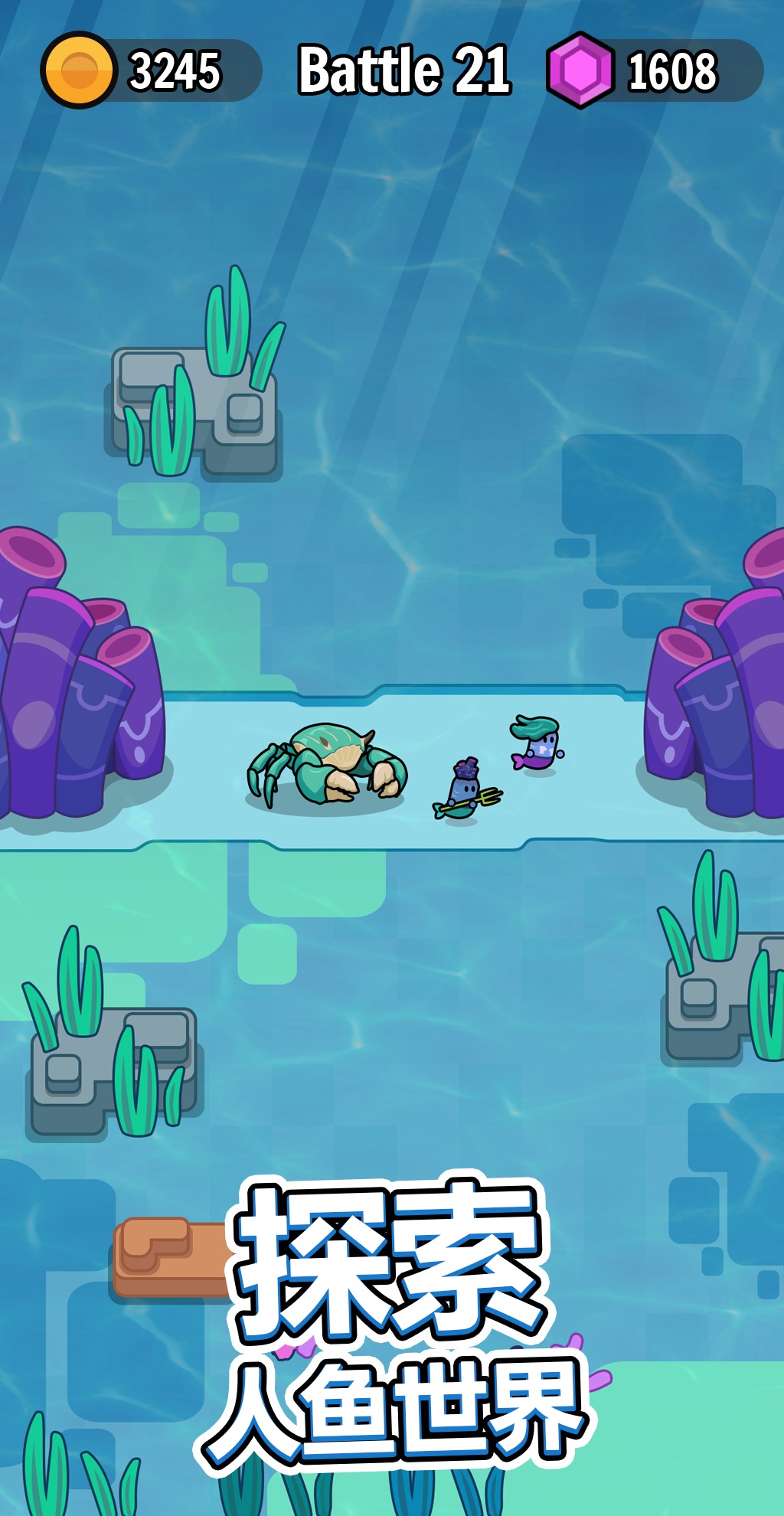This screenshot has height=1516, width=784.
Task: Tap the pink gem currency icon
Action: pyautogui.click(x=580, y=70)
